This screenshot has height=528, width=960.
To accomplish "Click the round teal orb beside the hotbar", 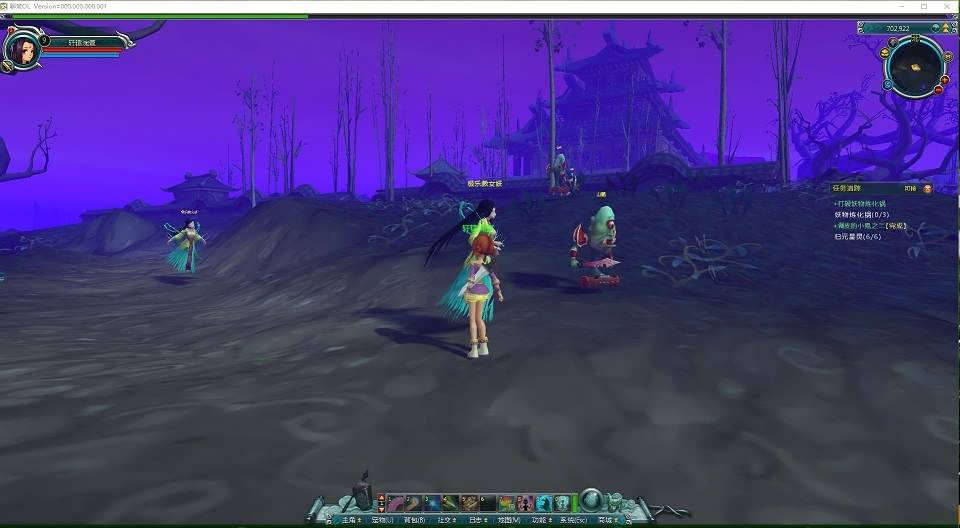I will tap(591, 500).
